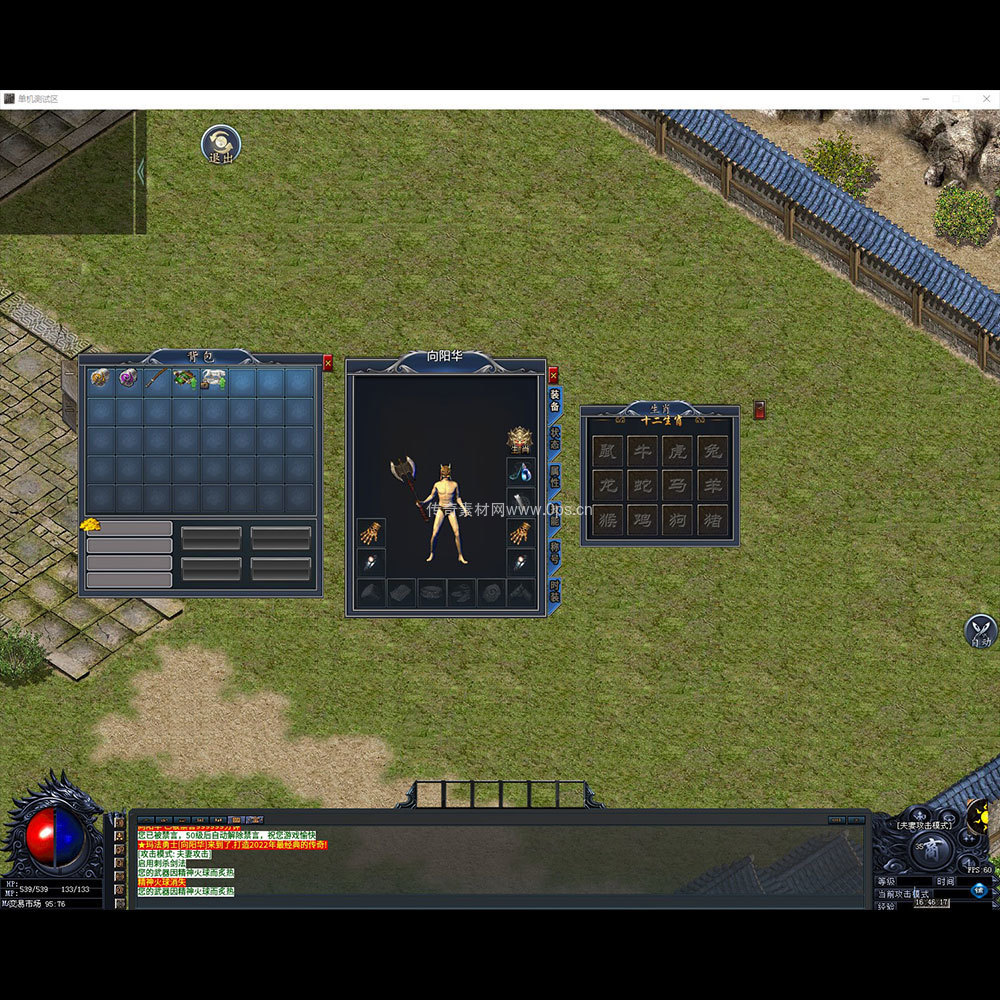This screenshot has height=1000, width=1000.
Task: Select the blue necklace equipment slot
Action: coord(520,471)
